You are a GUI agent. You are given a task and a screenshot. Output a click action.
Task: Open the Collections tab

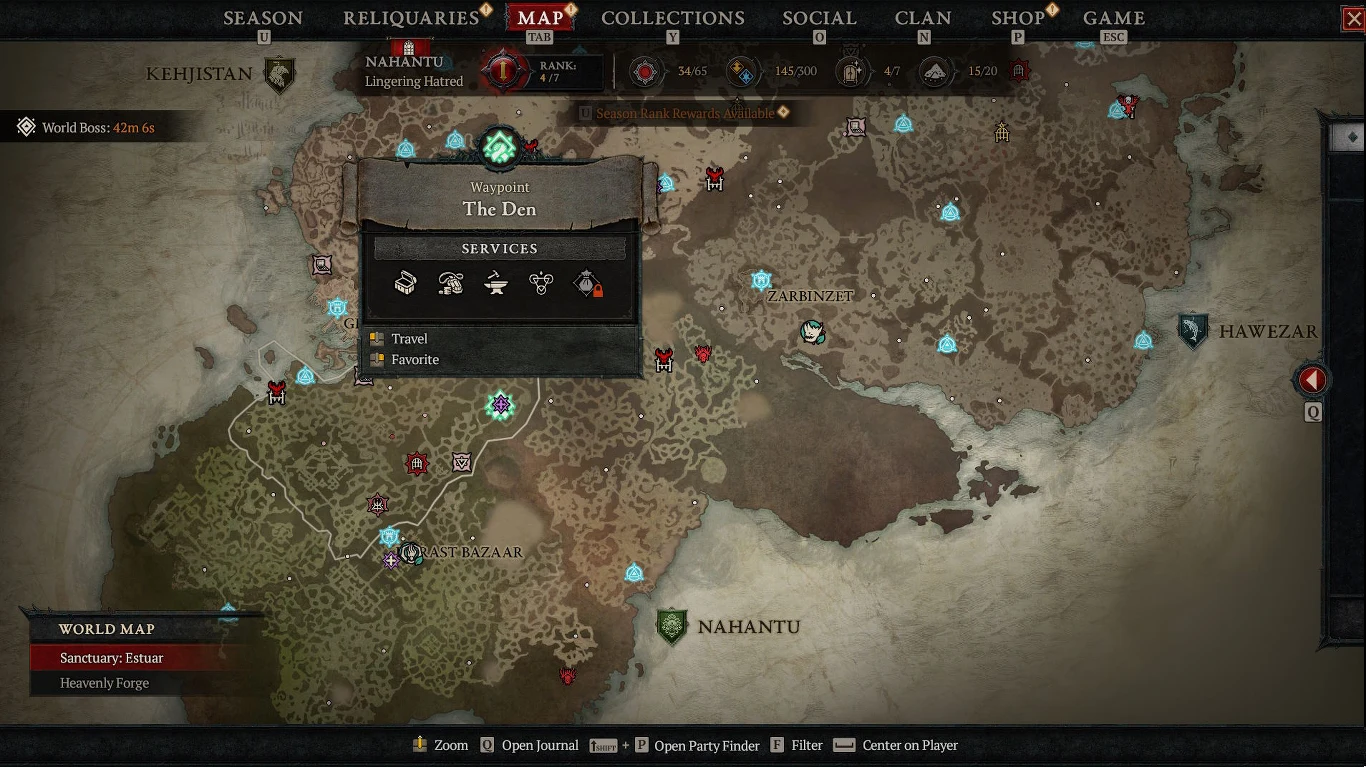pyautogui.click(x=672, y=18)
